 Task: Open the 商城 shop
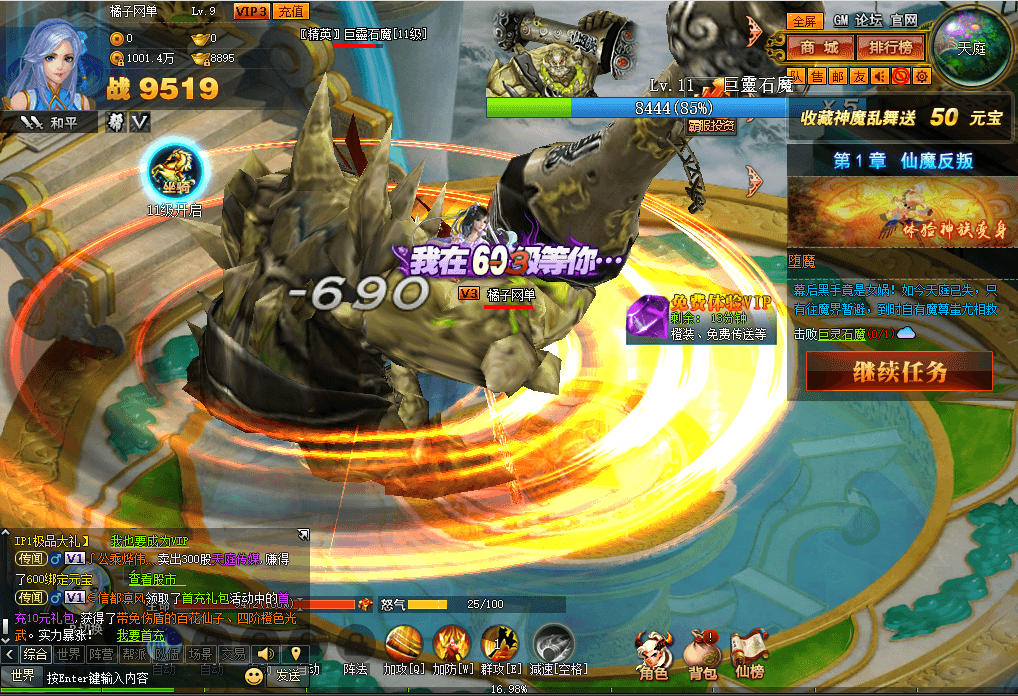click(820, 47)
